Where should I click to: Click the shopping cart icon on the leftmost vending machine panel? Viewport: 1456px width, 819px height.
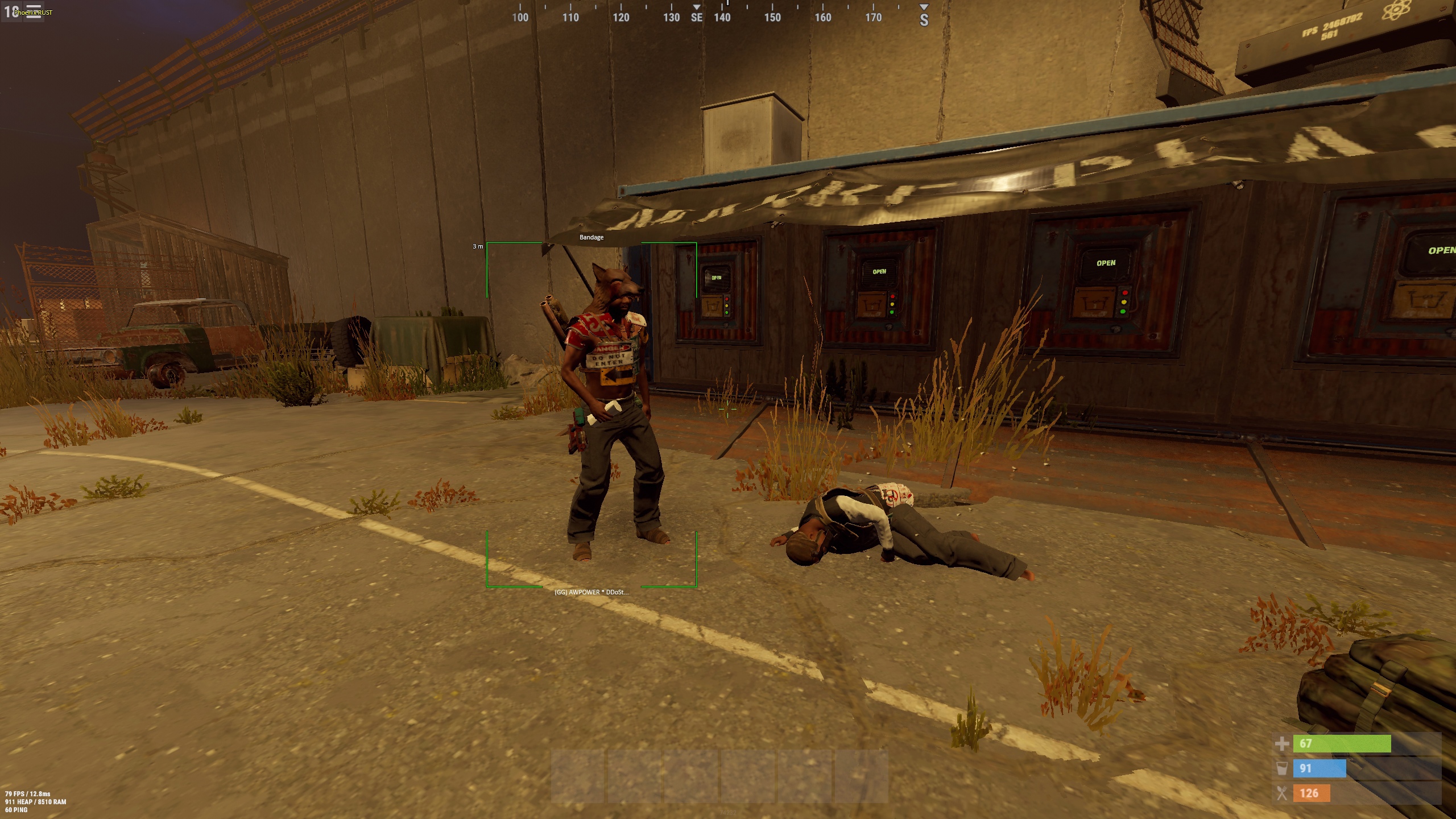click(712, 307)
